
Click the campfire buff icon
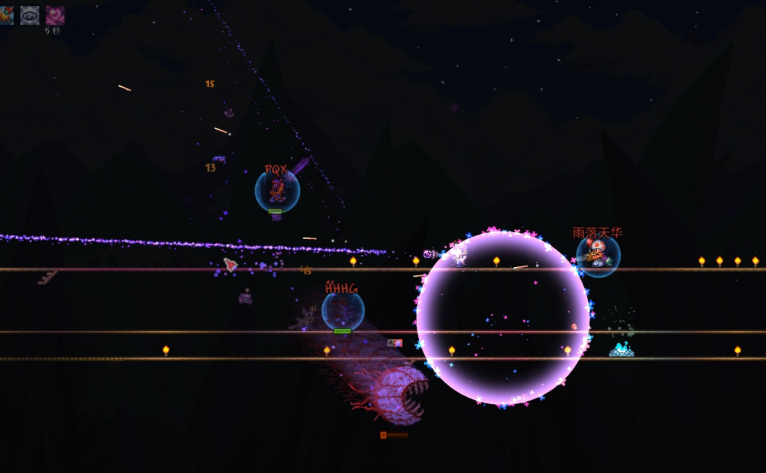tap(6, 14)
